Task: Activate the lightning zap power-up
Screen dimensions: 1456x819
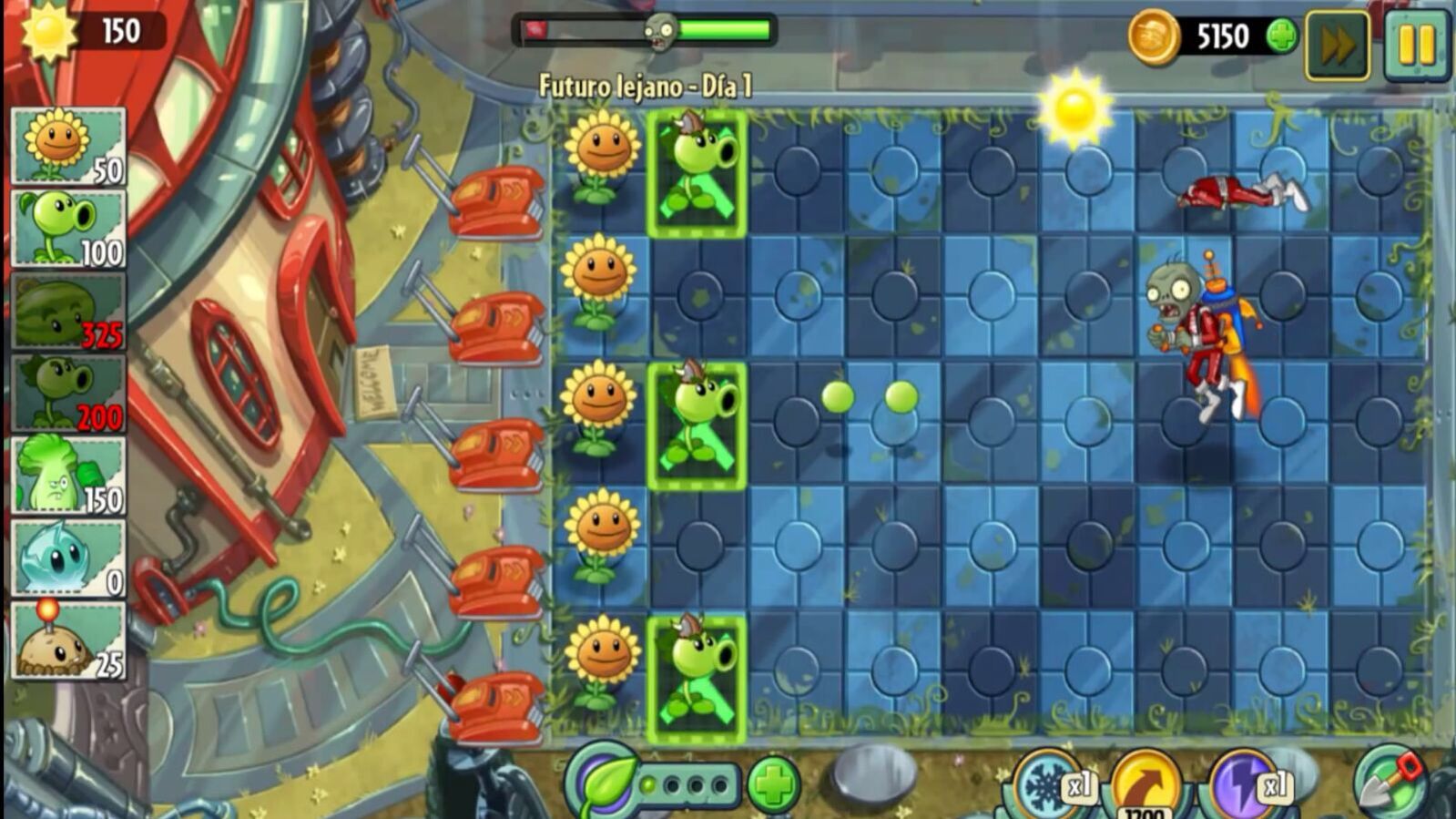Action: 1246,785
